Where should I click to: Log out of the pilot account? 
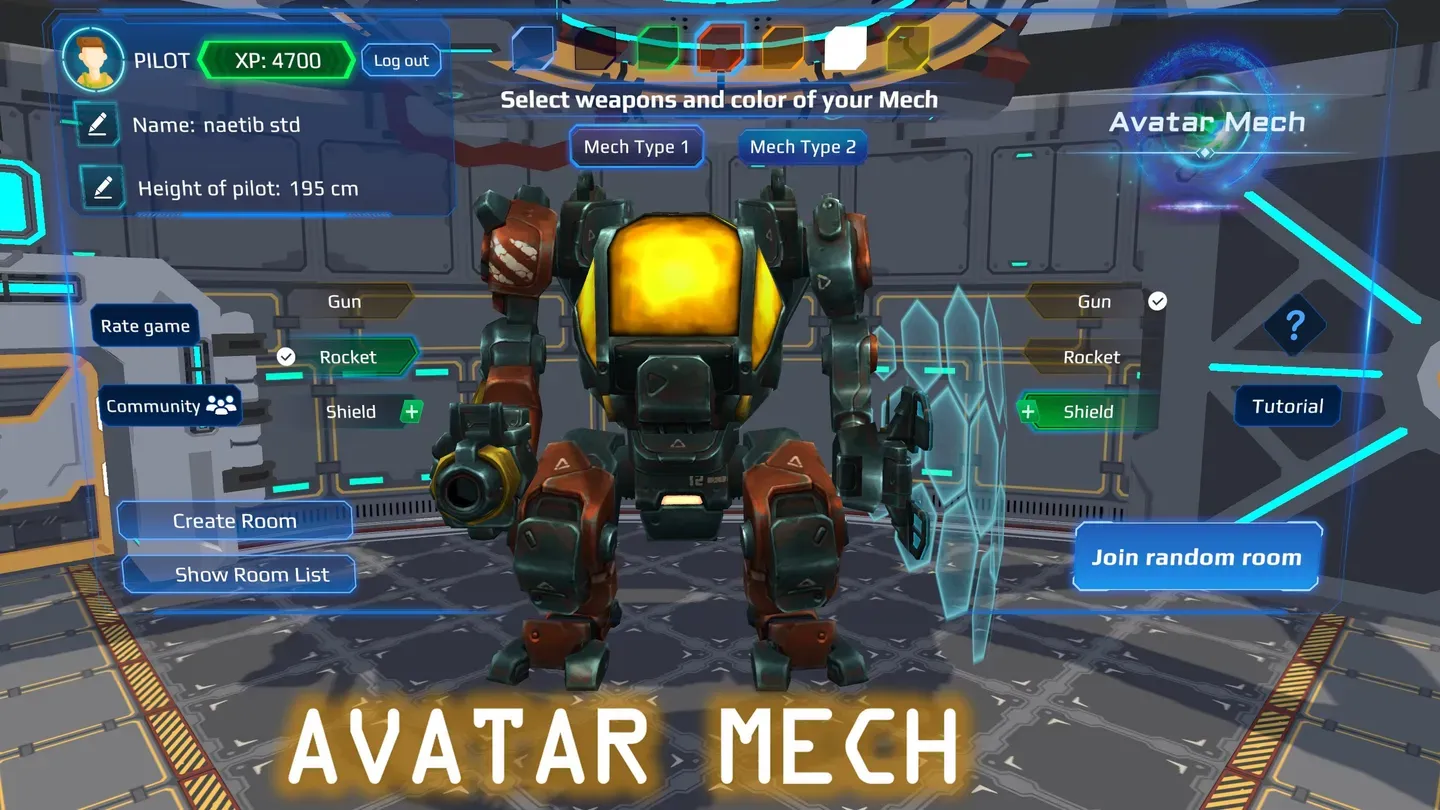point(401,60)
